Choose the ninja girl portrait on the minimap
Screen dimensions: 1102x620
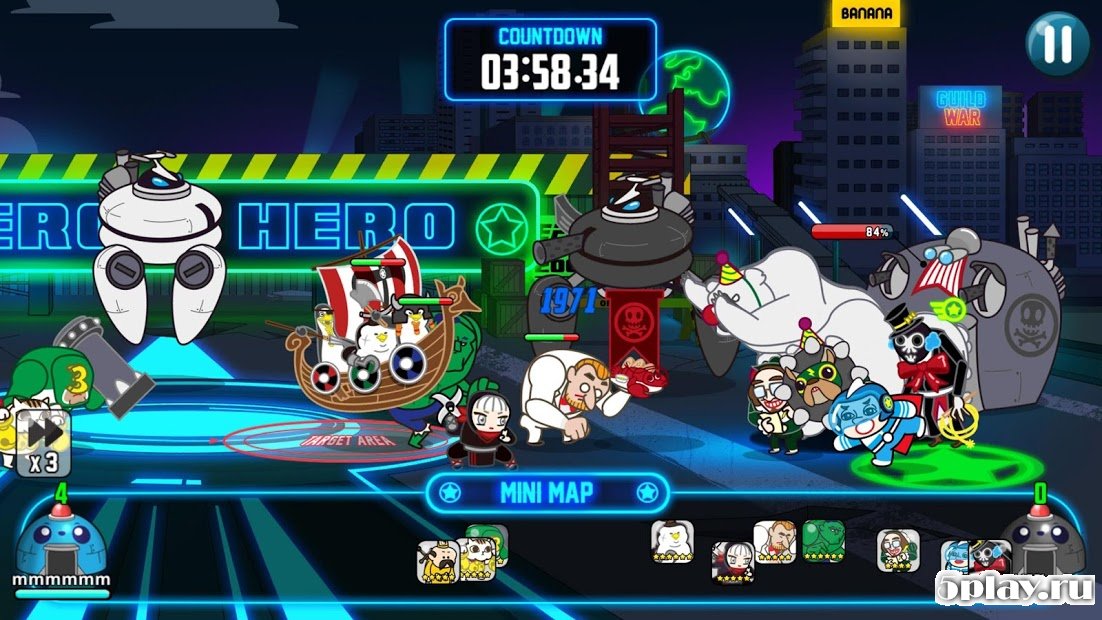point(732,562)
